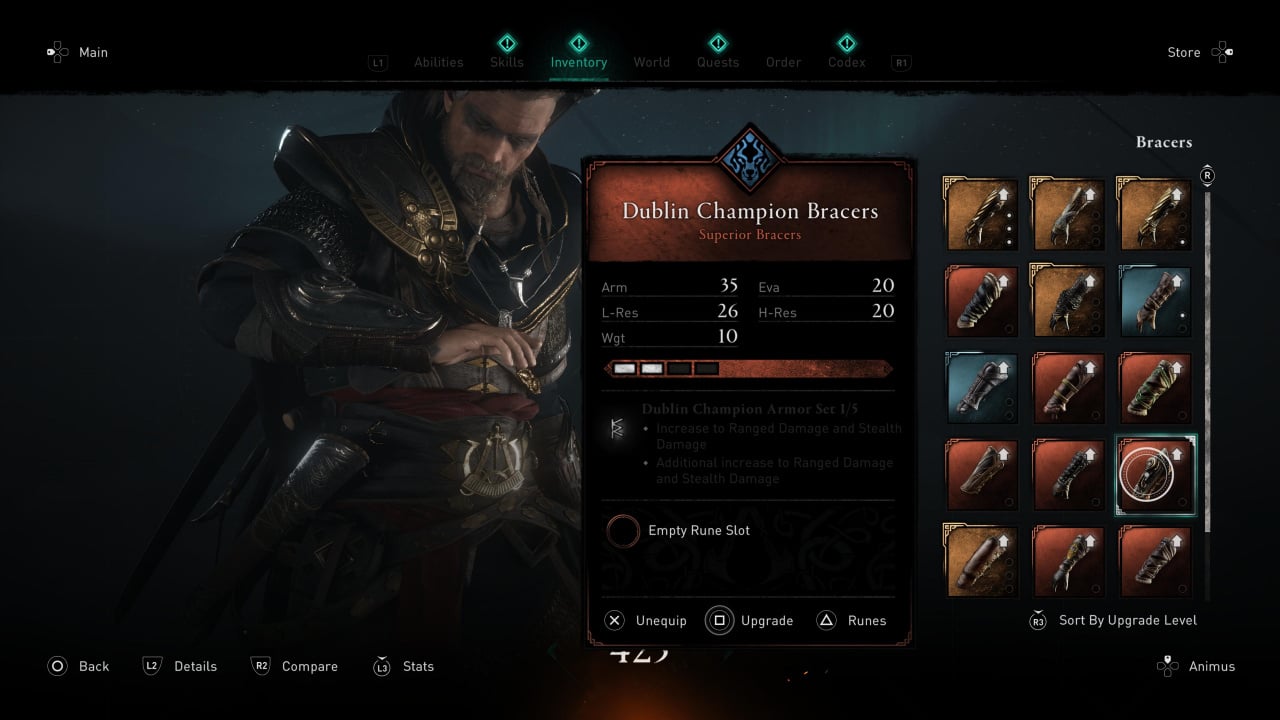The image size is (1280, 720).
Task: Open the Stats view
Action: click(x=404, y=666)
